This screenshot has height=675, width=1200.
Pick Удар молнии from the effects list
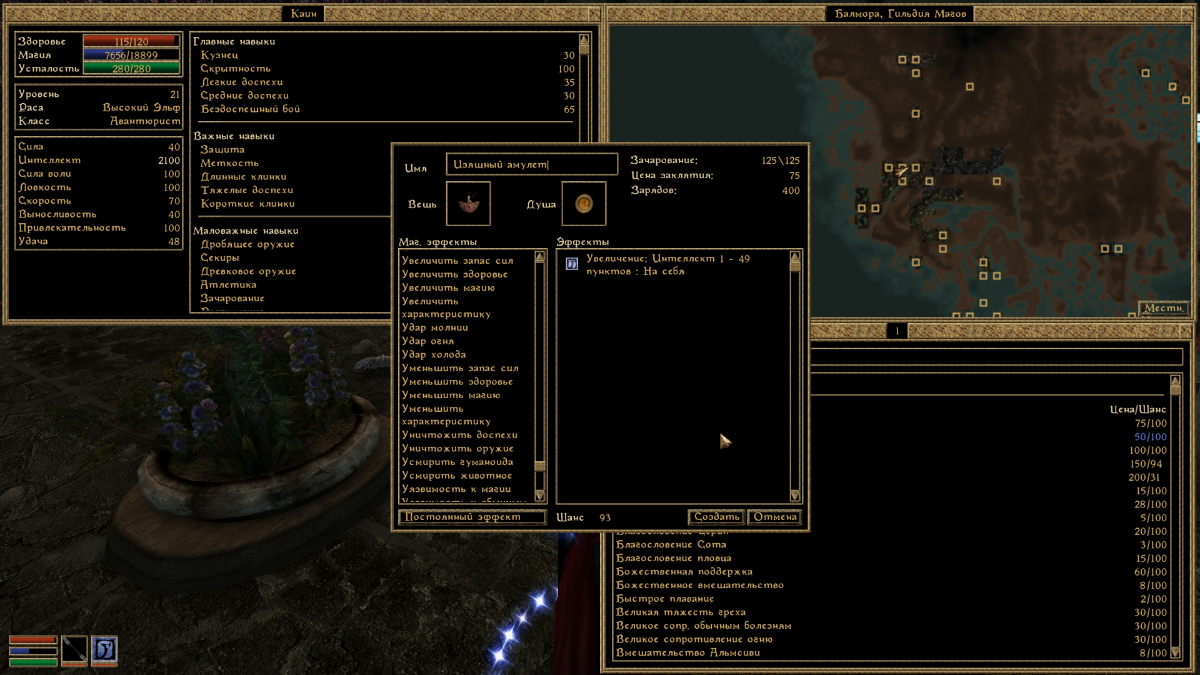tap(435, 328)
